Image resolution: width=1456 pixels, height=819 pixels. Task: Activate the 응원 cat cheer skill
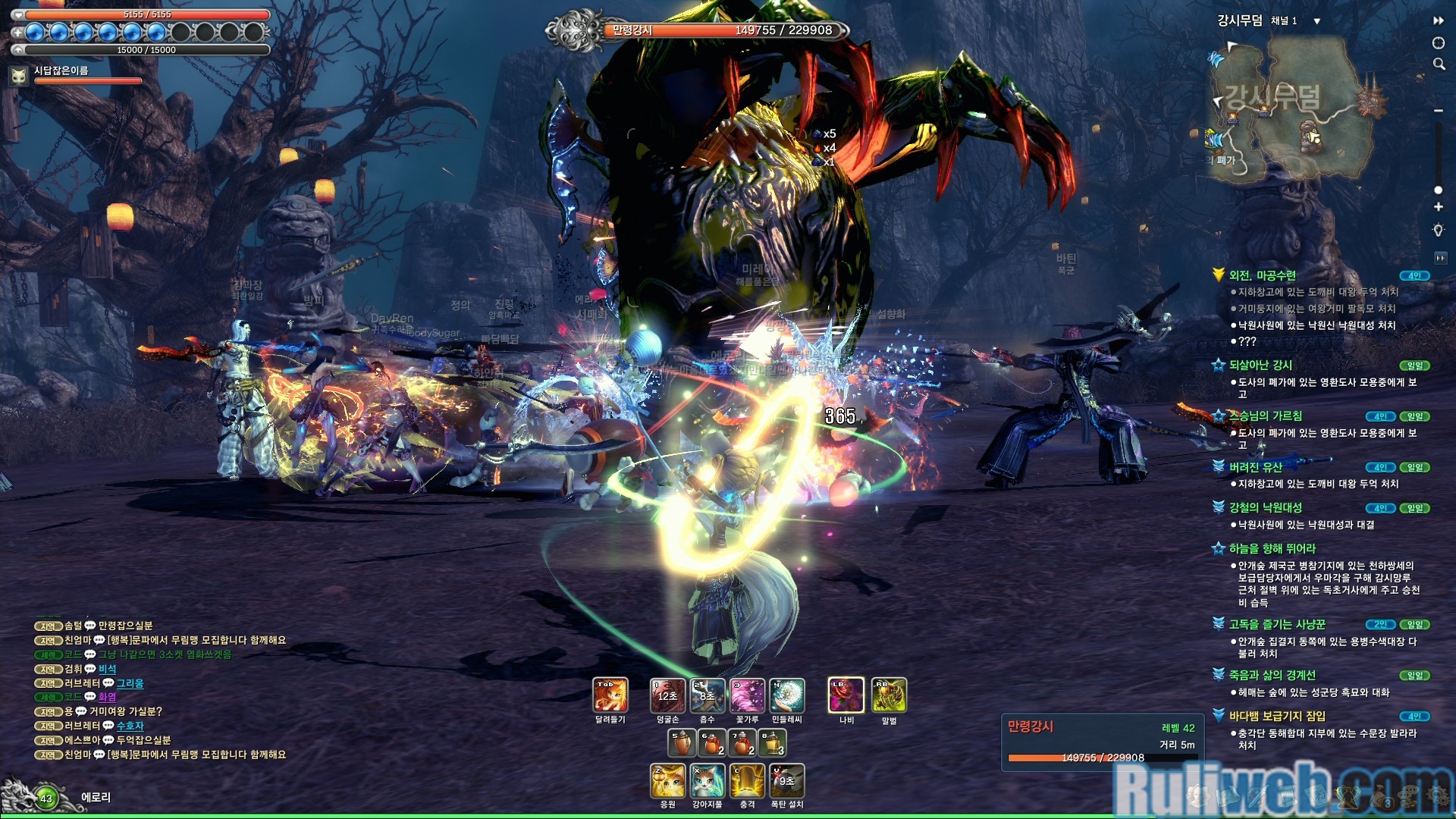tap(667, 781)
